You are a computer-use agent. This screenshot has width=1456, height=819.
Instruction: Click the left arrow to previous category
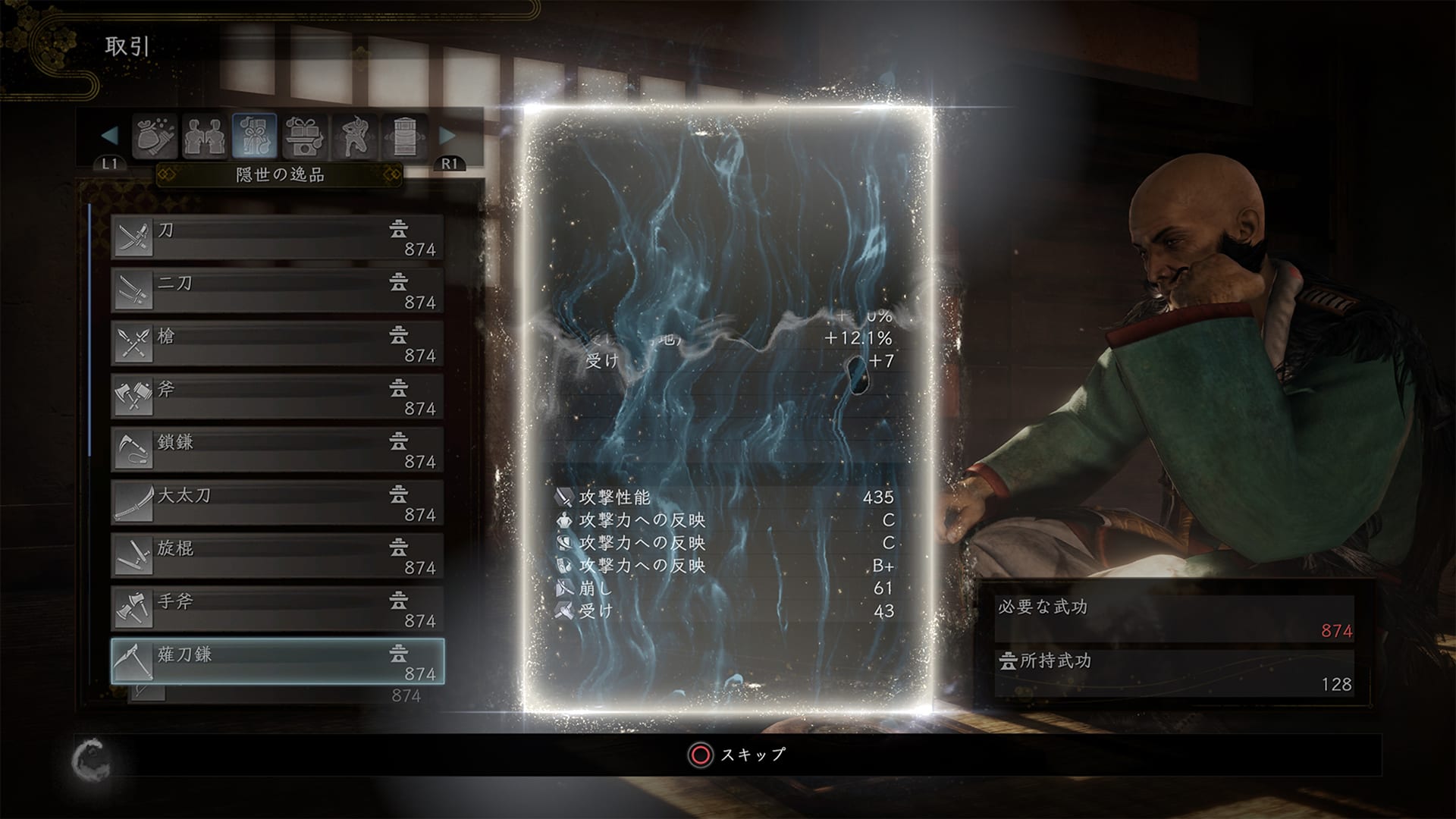[110, 136]
